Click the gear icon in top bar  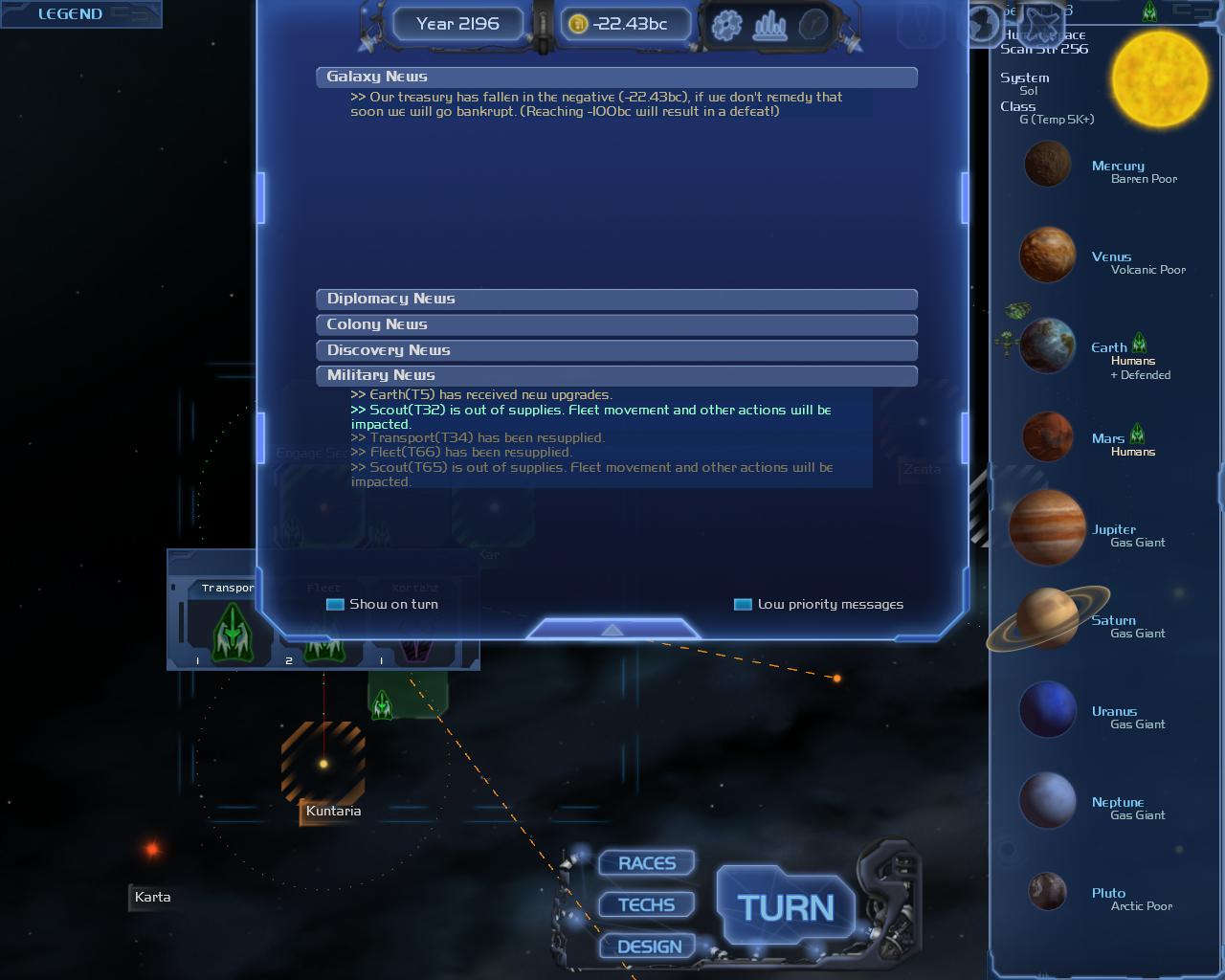point(727,24)
